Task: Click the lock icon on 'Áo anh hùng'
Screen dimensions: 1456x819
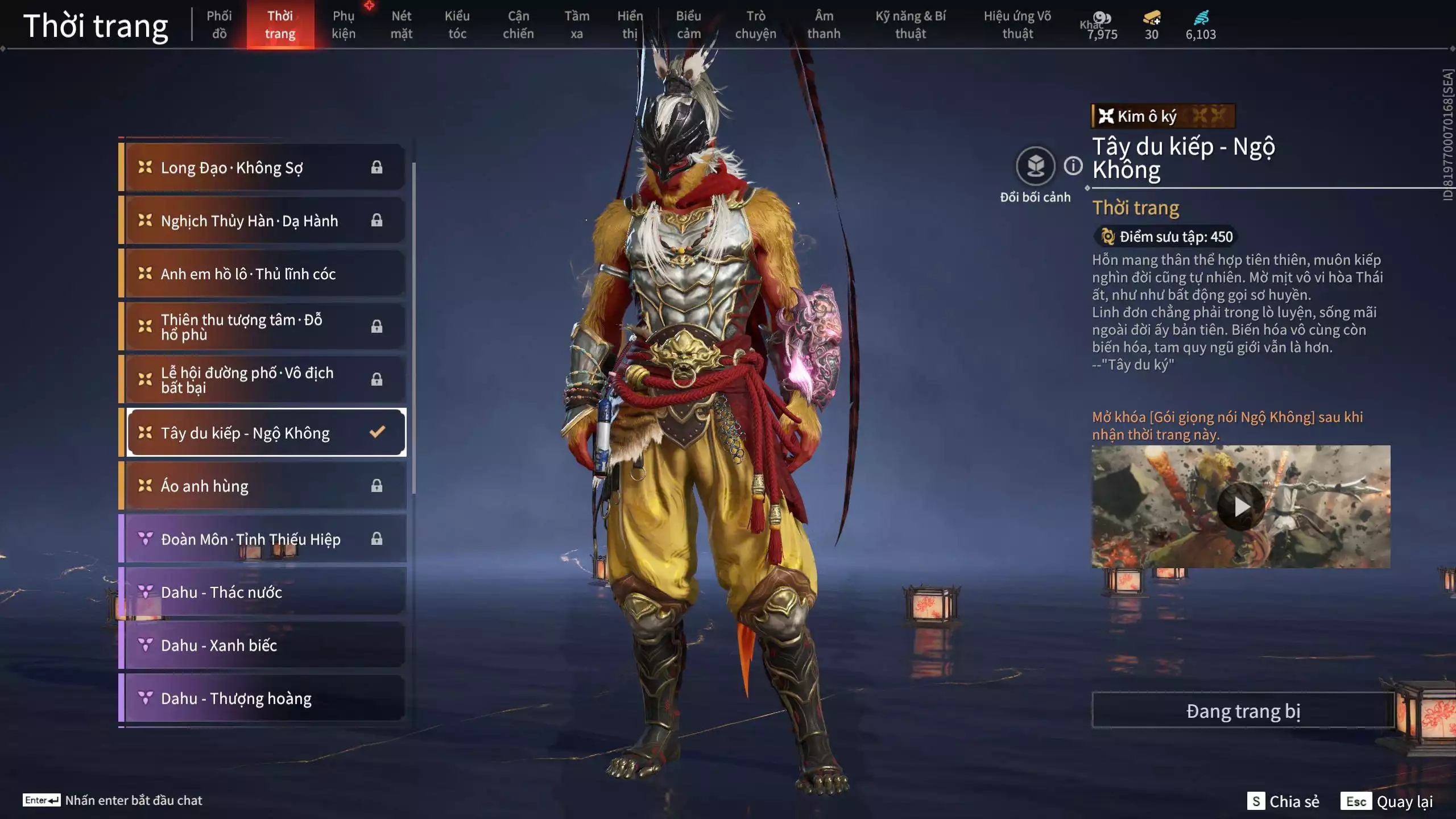Action: pyautogui.click(x=377, y=486)
